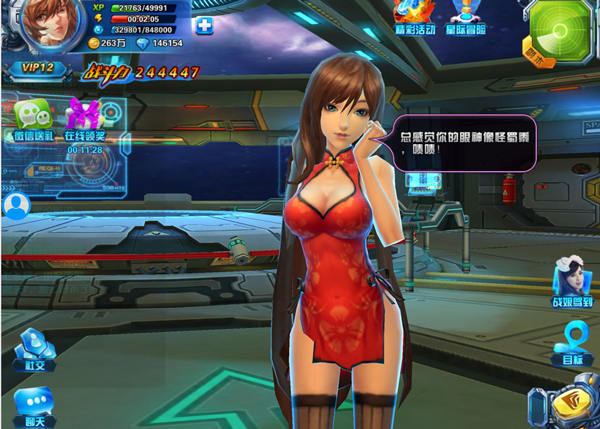Screen dimensions: 600x429
Task: Open the WeChat gift (微信送礼) icon
Action: [x=31, y=119]
